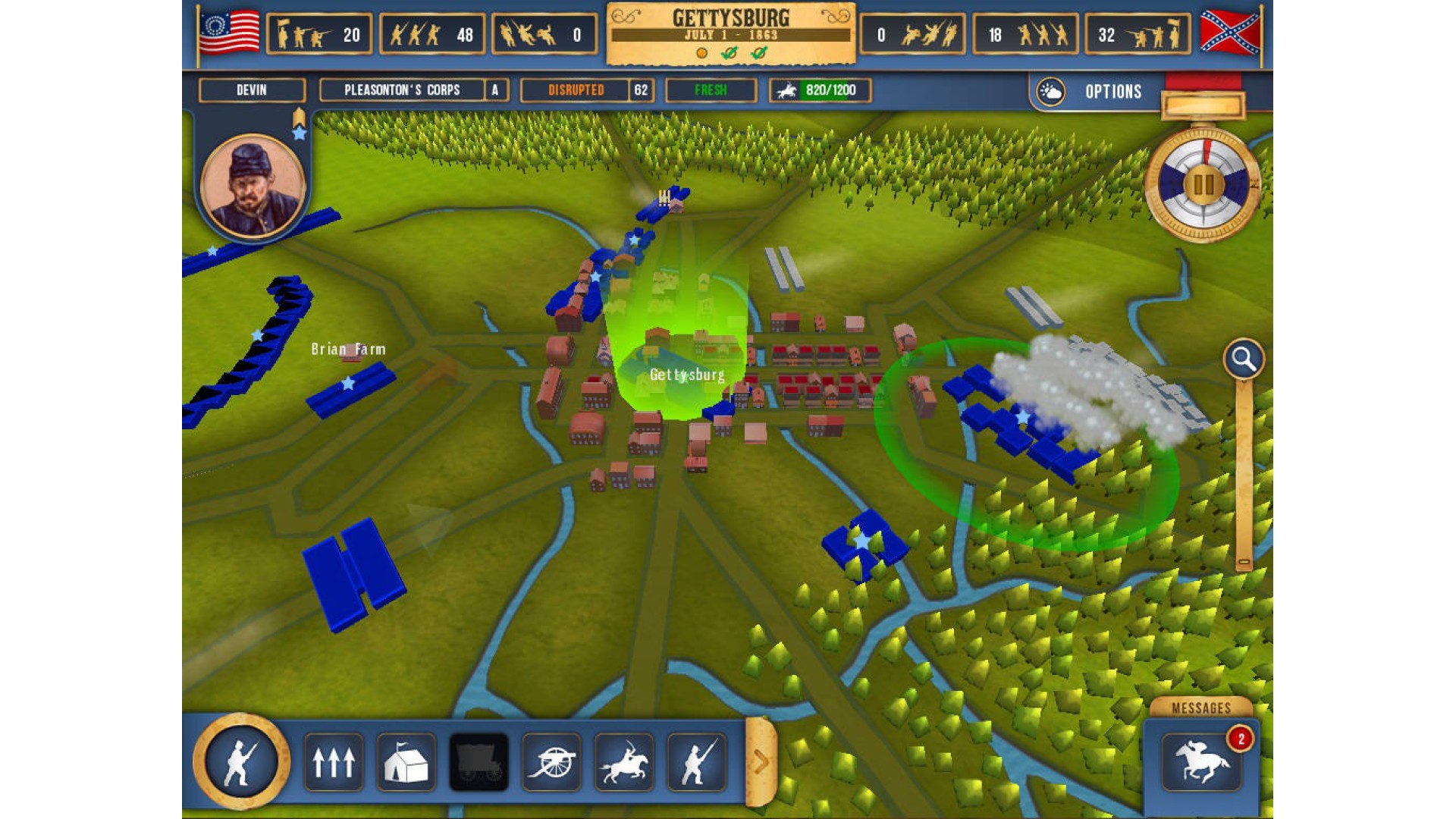This screenshot has width=1456, height=819.
Task: Click the zoom slider handle
Action: [1244, 562]
